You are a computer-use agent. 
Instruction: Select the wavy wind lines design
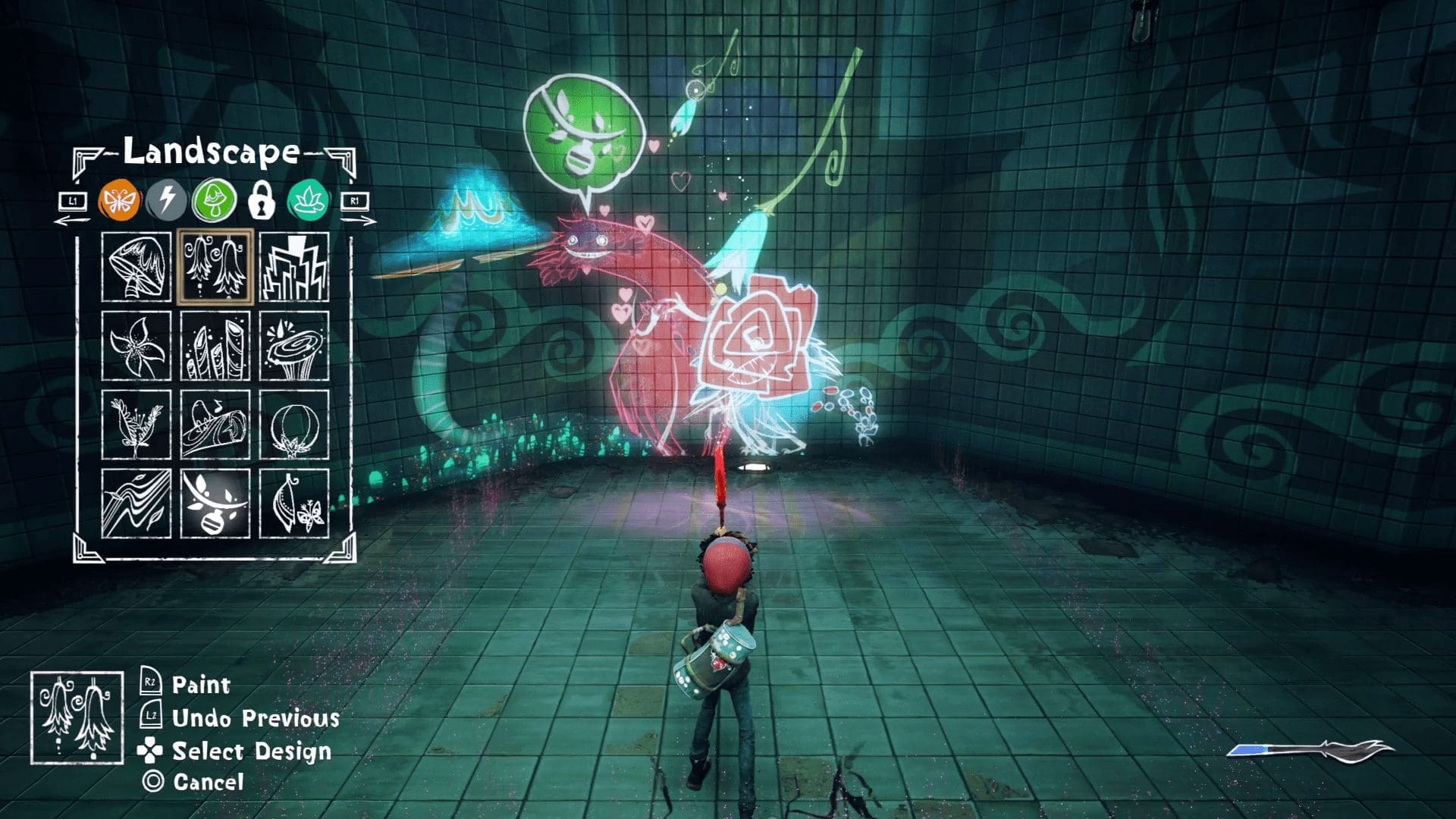click(136, 504)
